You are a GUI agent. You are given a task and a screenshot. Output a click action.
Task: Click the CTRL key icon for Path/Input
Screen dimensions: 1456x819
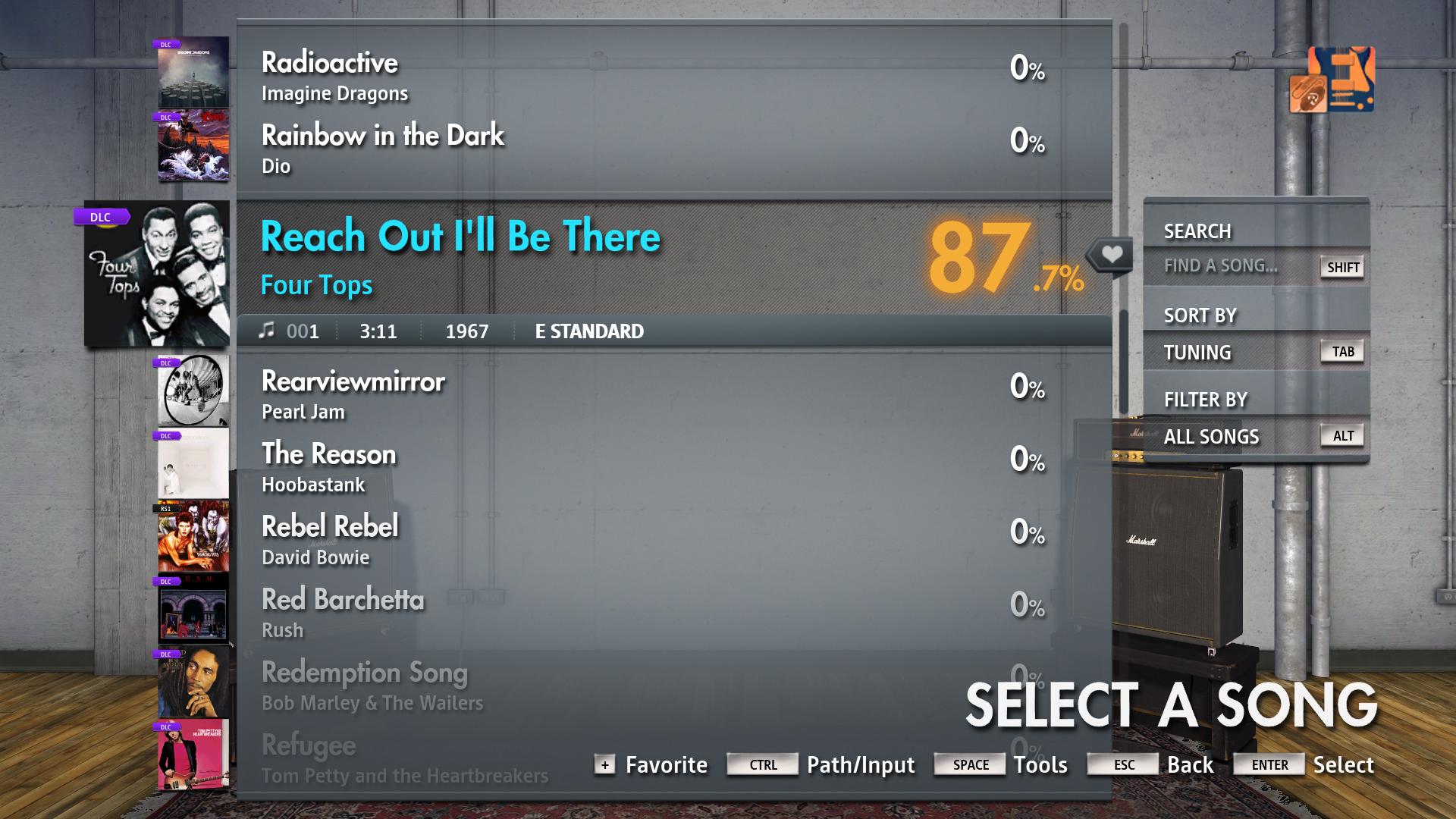pos(761,765)
